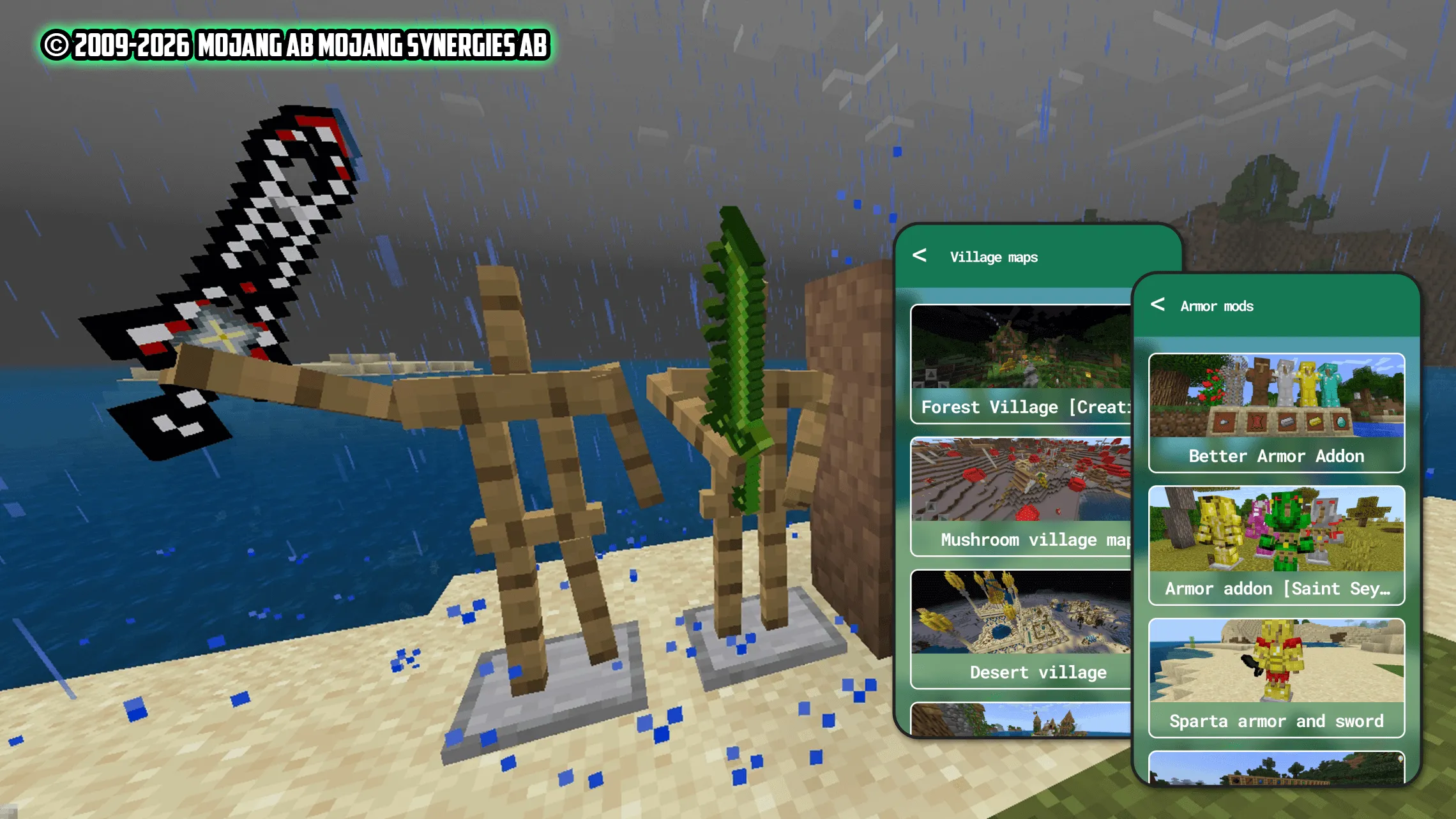
Task: Open the Forest Village map entry
Action: click(x=1020, y=364)
